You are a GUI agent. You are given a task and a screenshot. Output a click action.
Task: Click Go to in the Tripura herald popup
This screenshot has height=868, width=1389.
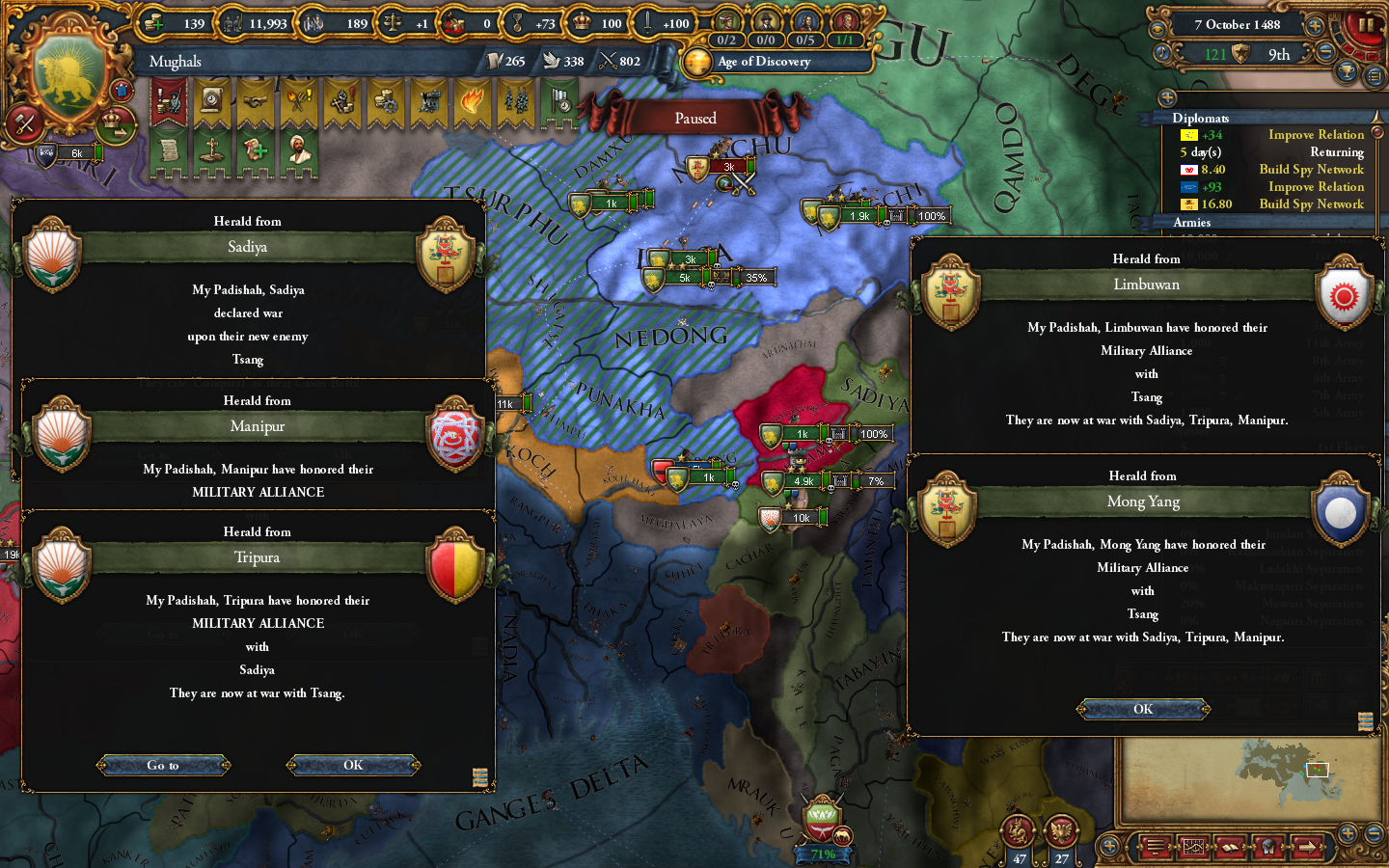(x=163, y=765)
